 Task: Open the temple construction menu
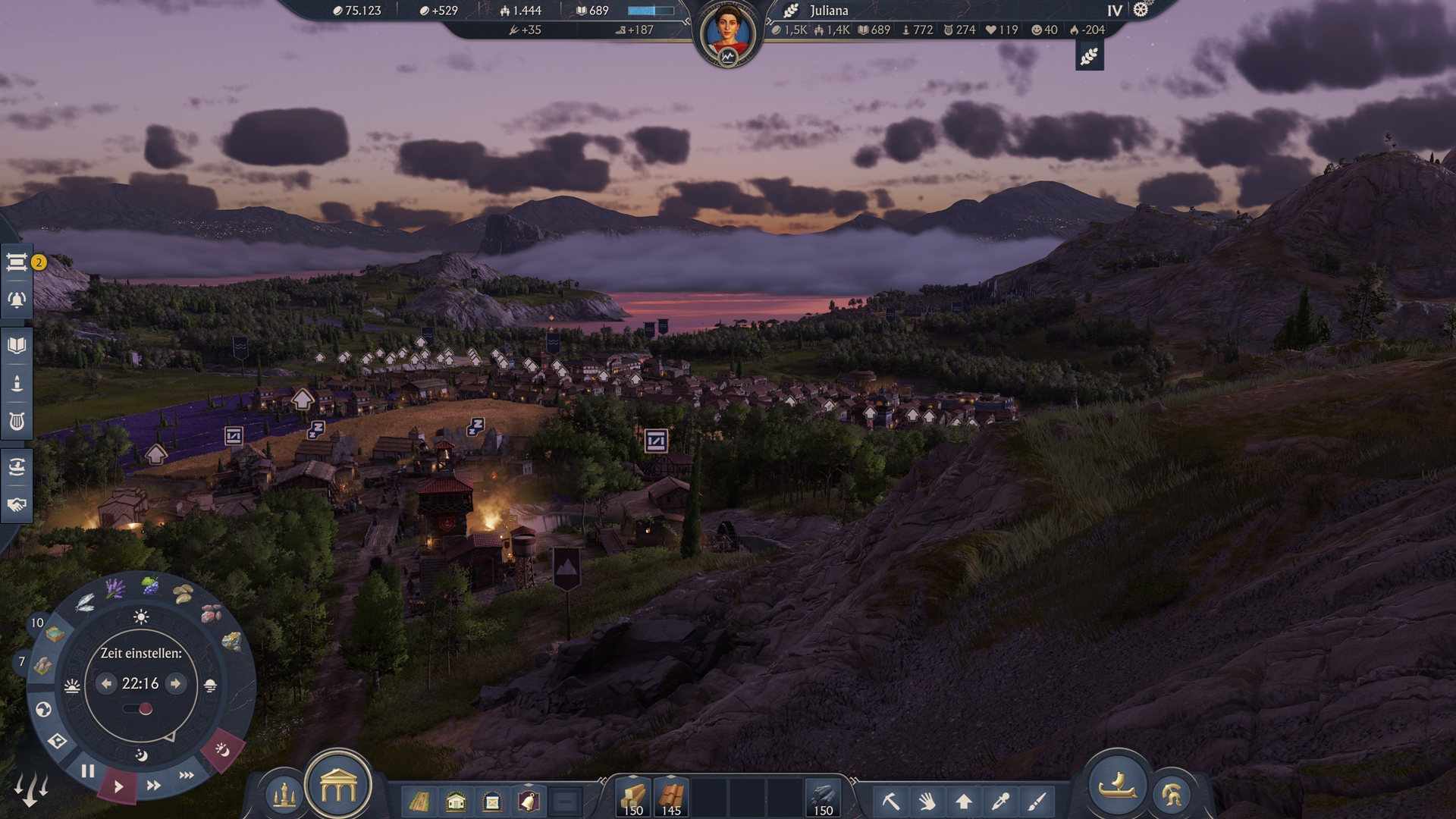338,789
